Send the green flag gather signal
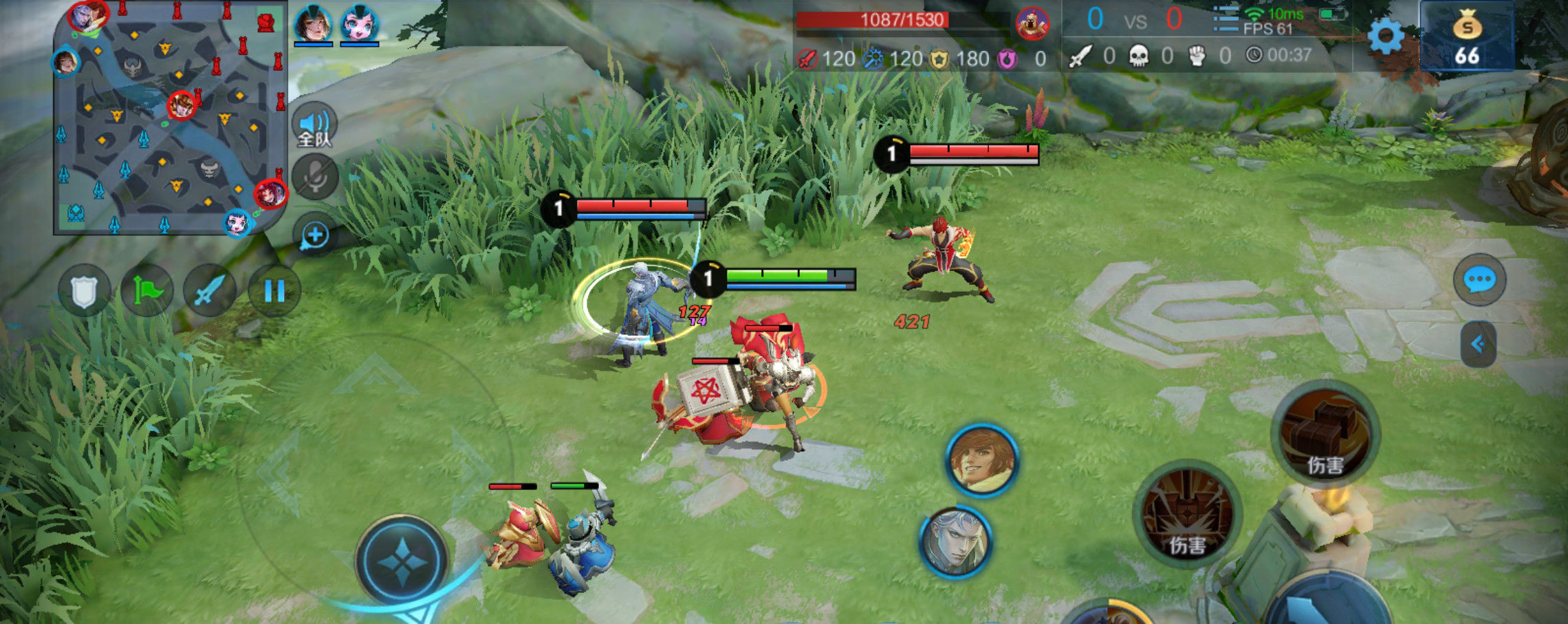 [146, 291]
